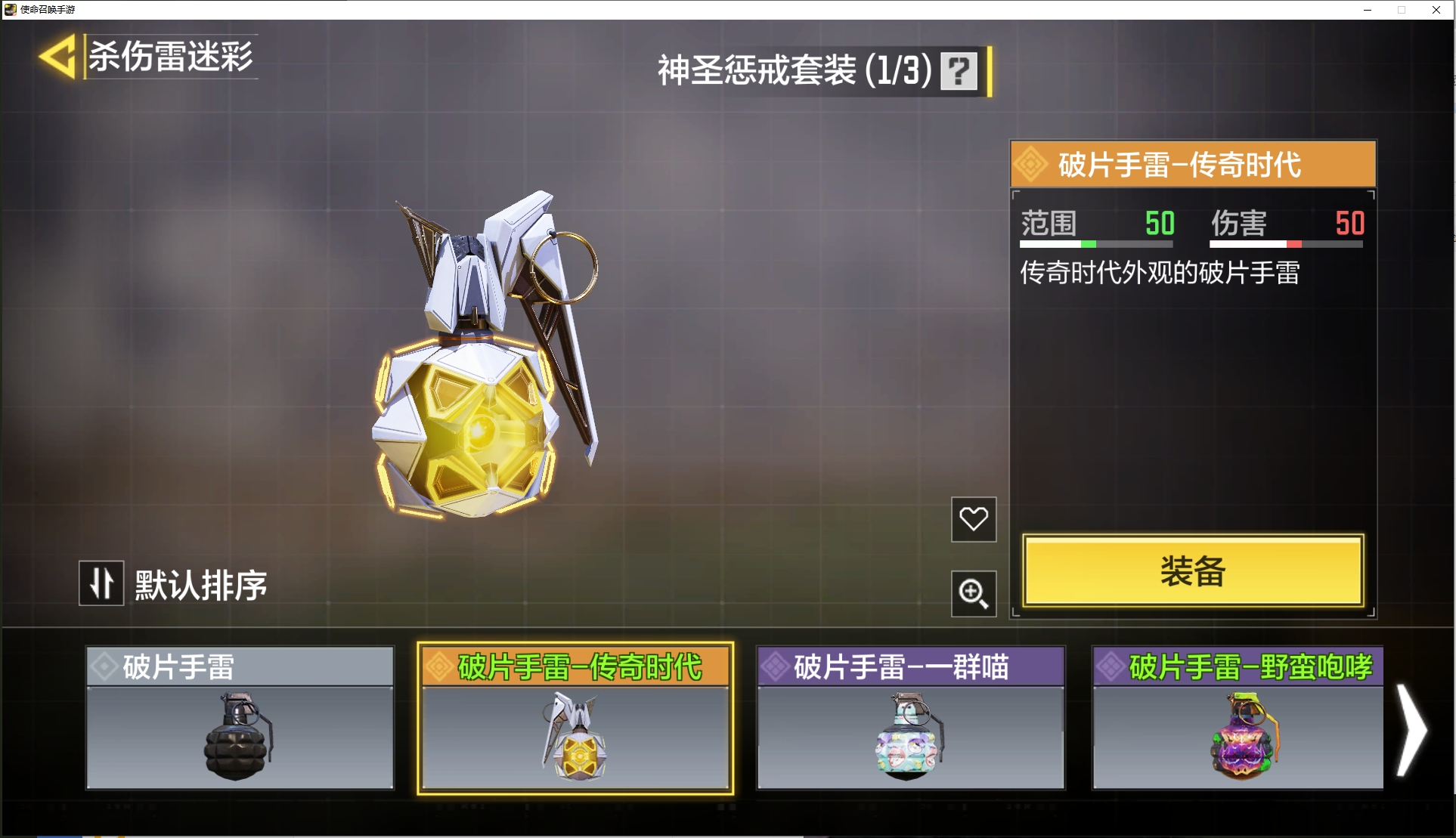This screenshot has width=1456, height=838.
Task: Pick the 破片手雷-野蛮咆哮 skin card
Action: click(x=1238, y=718)
